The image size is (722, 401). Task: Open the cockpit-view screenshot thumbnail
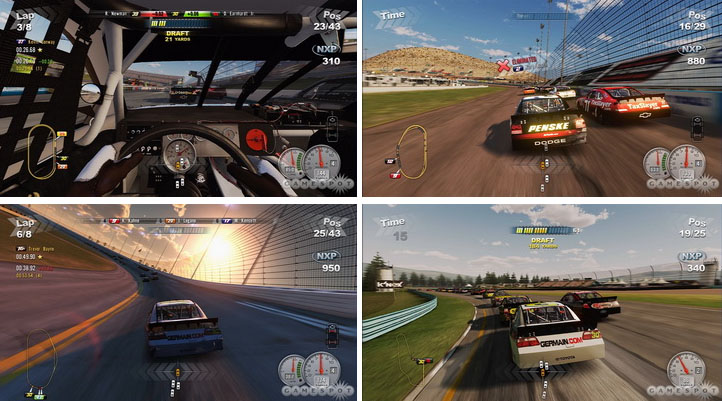pyautogui.click(x=180, y=98)
